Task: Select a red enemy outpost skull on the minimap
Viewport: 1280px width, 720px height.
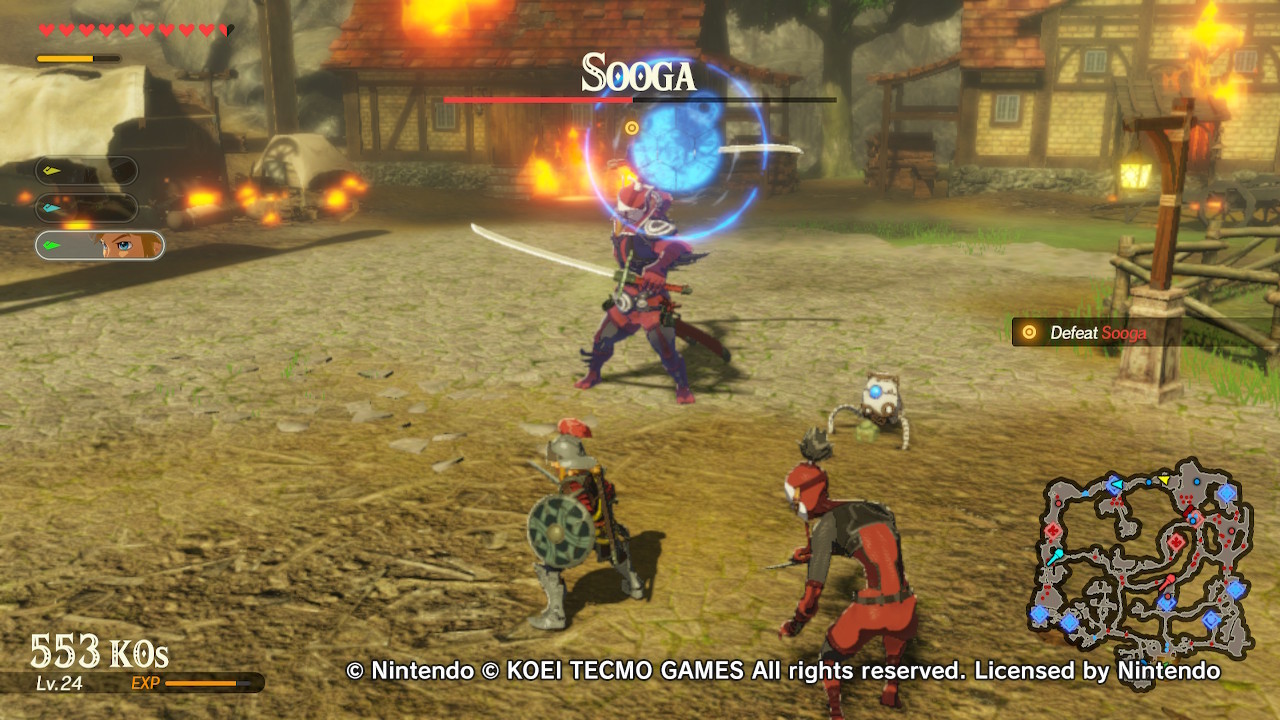Action: [x=1176, y=540]
